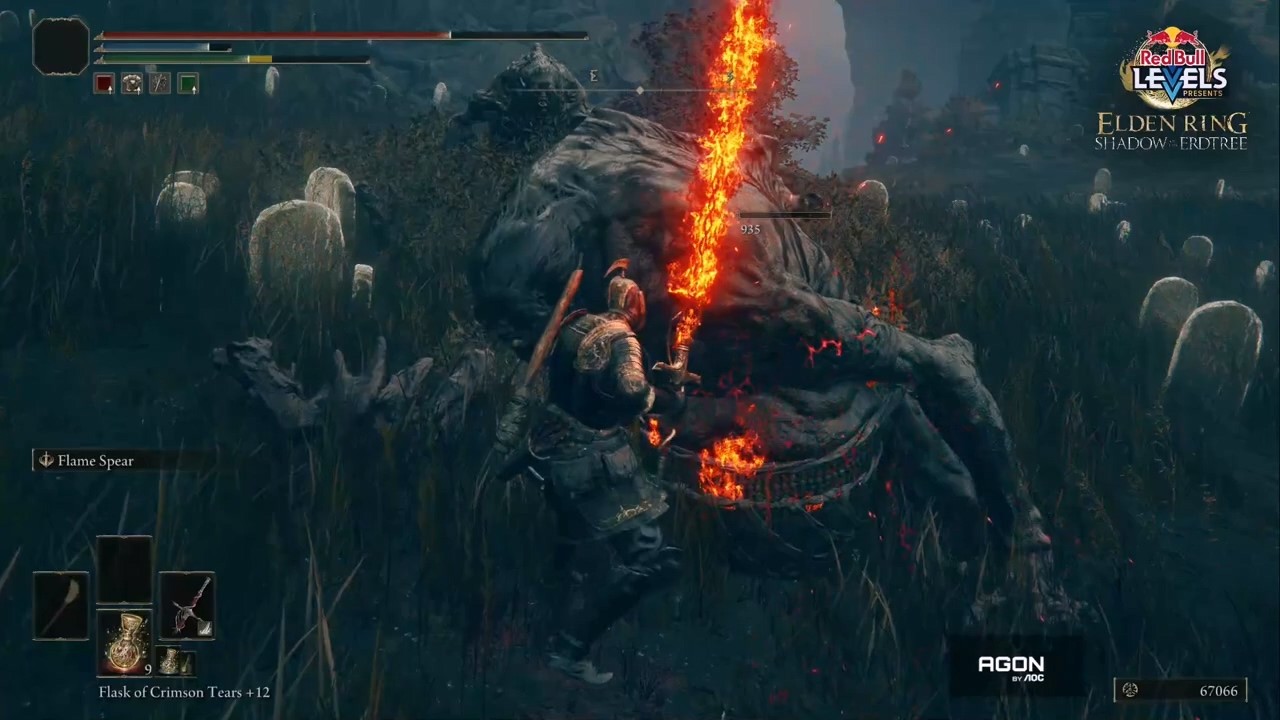Click the green square buff icon
1280x720 pixels.
(188, 84)
